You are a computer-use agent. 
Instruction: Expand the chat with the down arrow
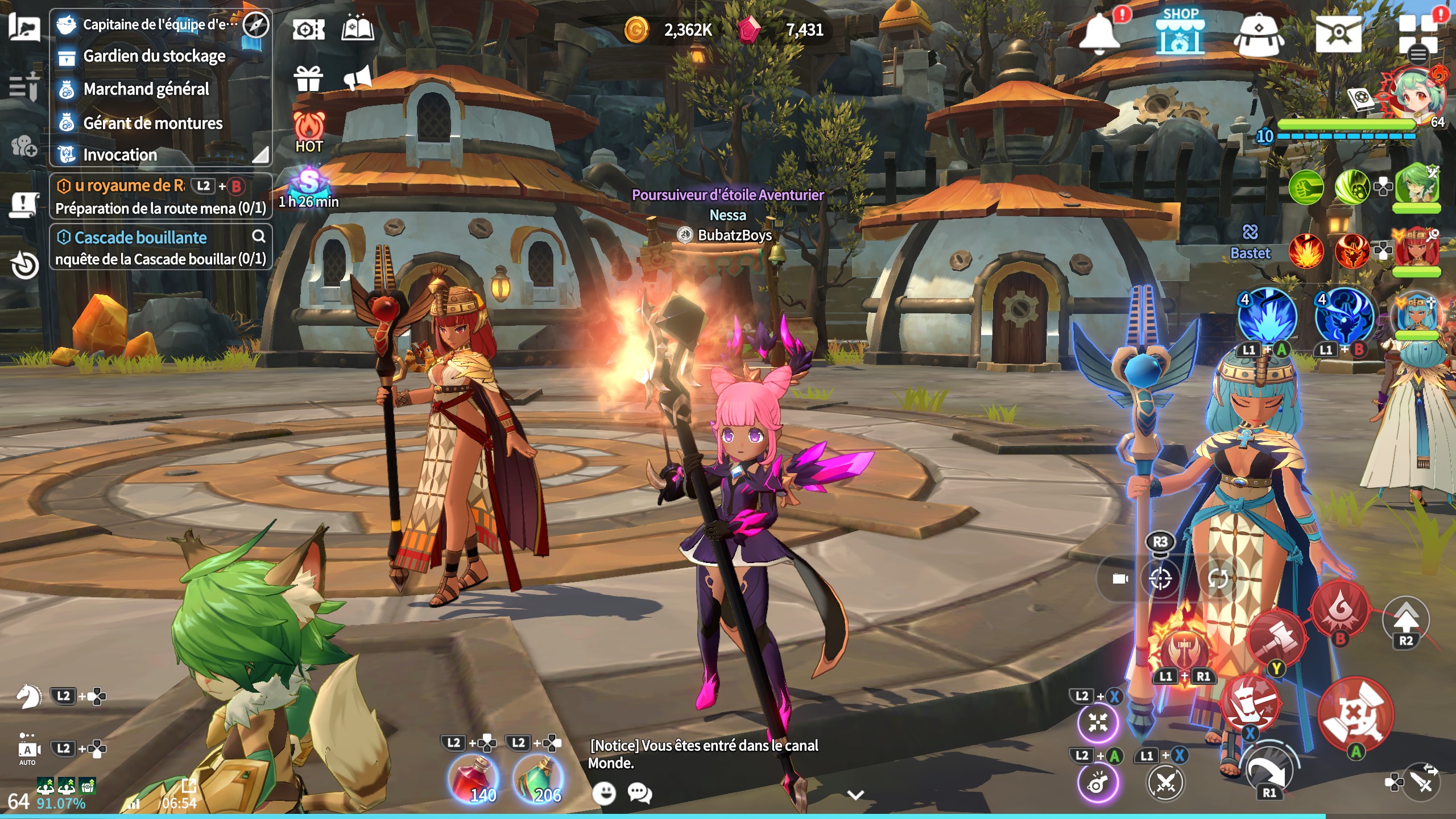click(x=855, y=795)
